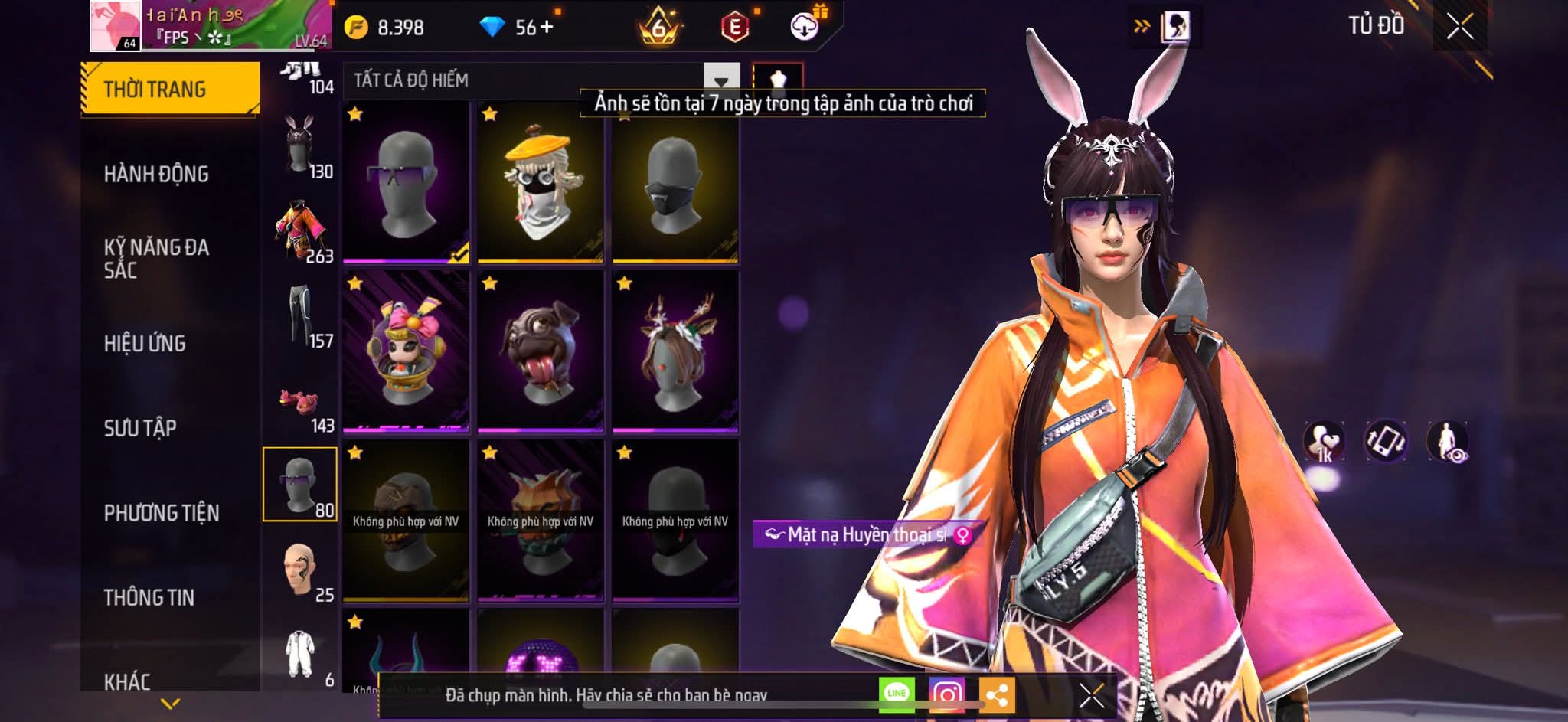Add diamonds with the plus button

(x=546, y=28)
